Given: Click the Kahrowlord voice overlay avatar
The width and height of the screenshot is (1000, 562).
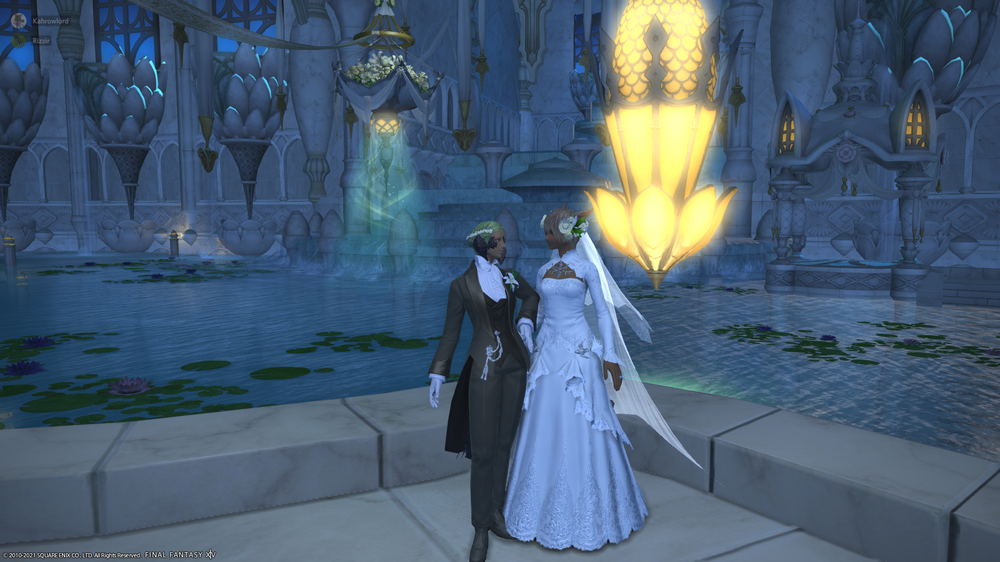Looking at the screenshot, I should click(19, 20).
